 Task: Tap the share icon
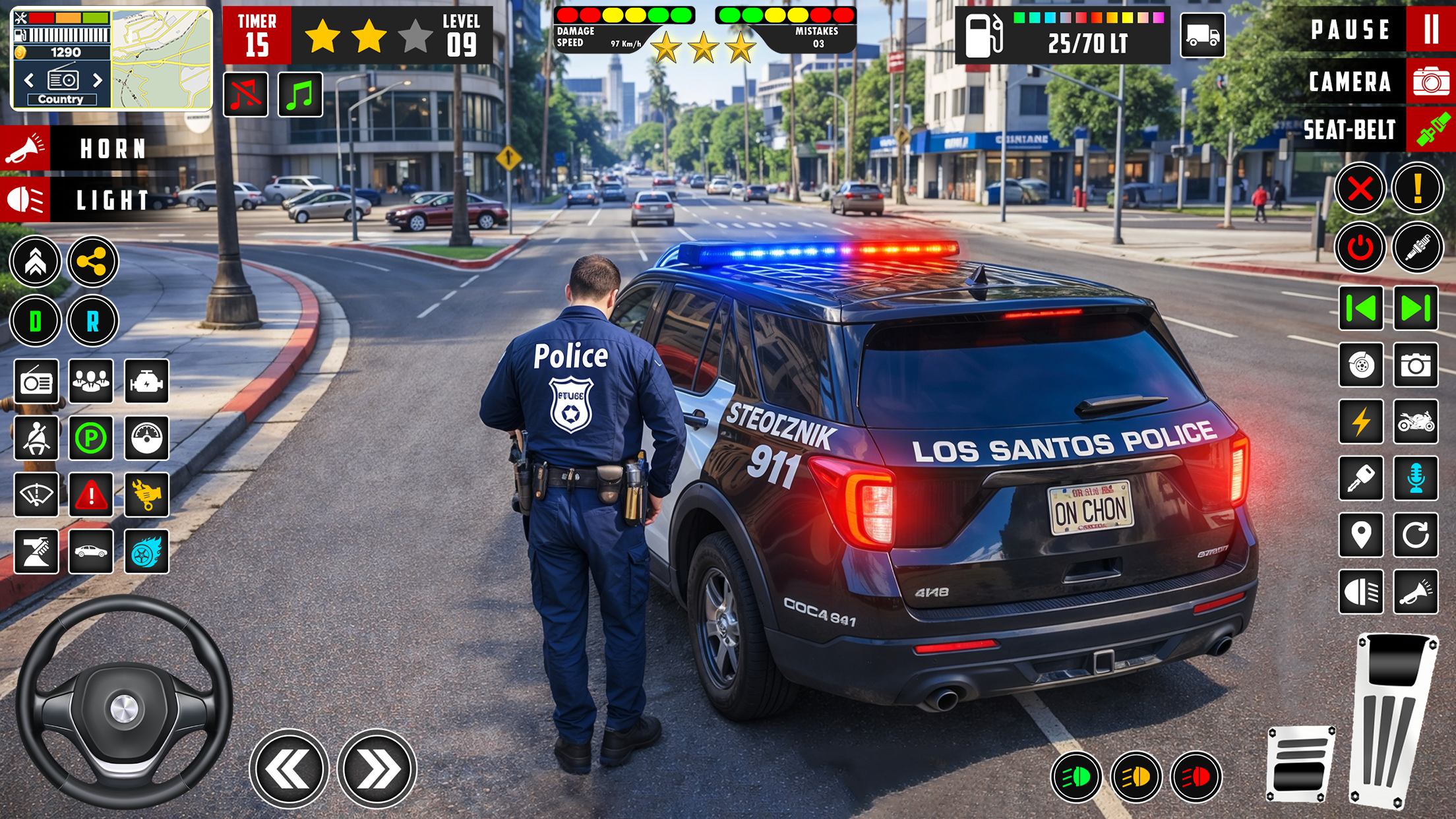[x=92, y=262]
